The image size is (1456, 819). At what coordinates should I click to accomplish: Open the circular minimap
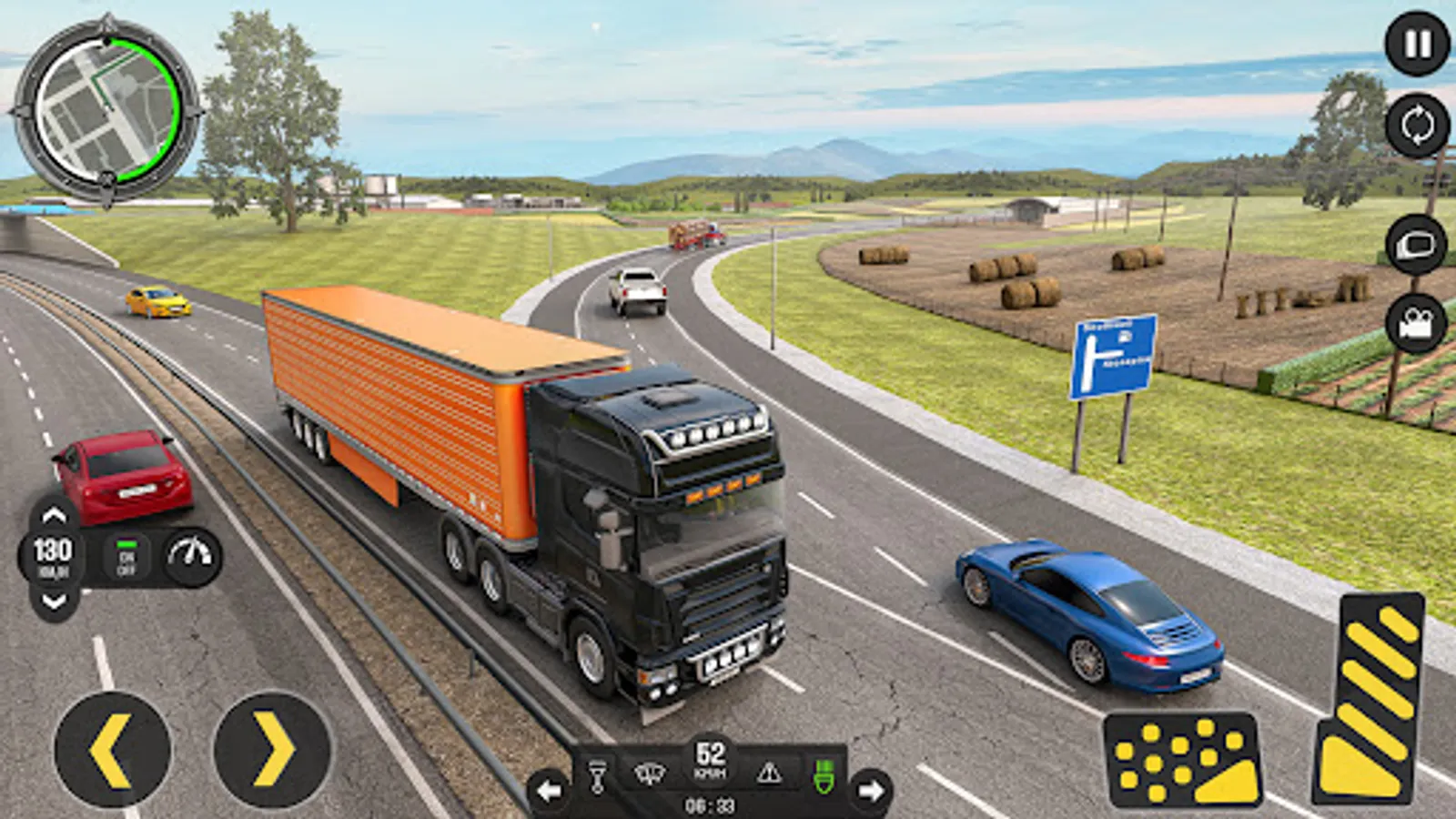click(x=106, y=111)
